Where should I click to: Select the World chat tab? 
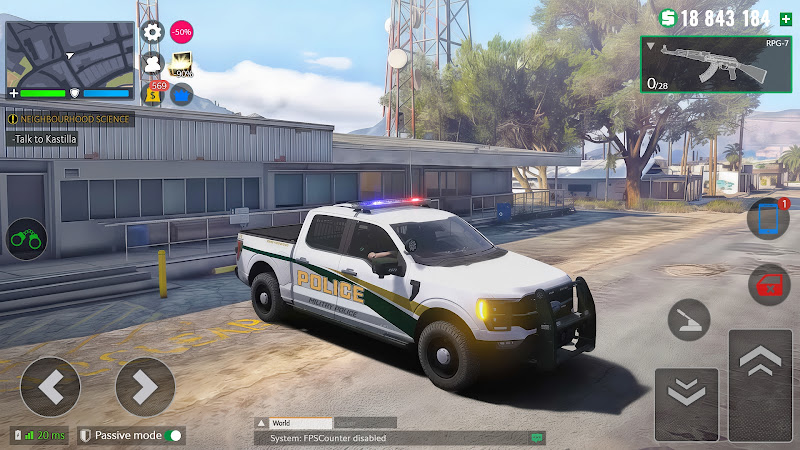point(294,423)
